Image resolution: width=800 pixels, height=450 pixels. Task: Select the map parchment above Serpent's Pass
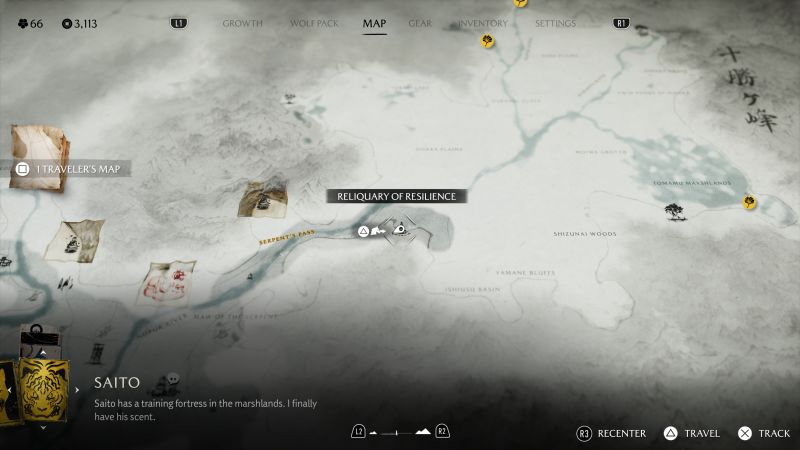pos(263,198)
